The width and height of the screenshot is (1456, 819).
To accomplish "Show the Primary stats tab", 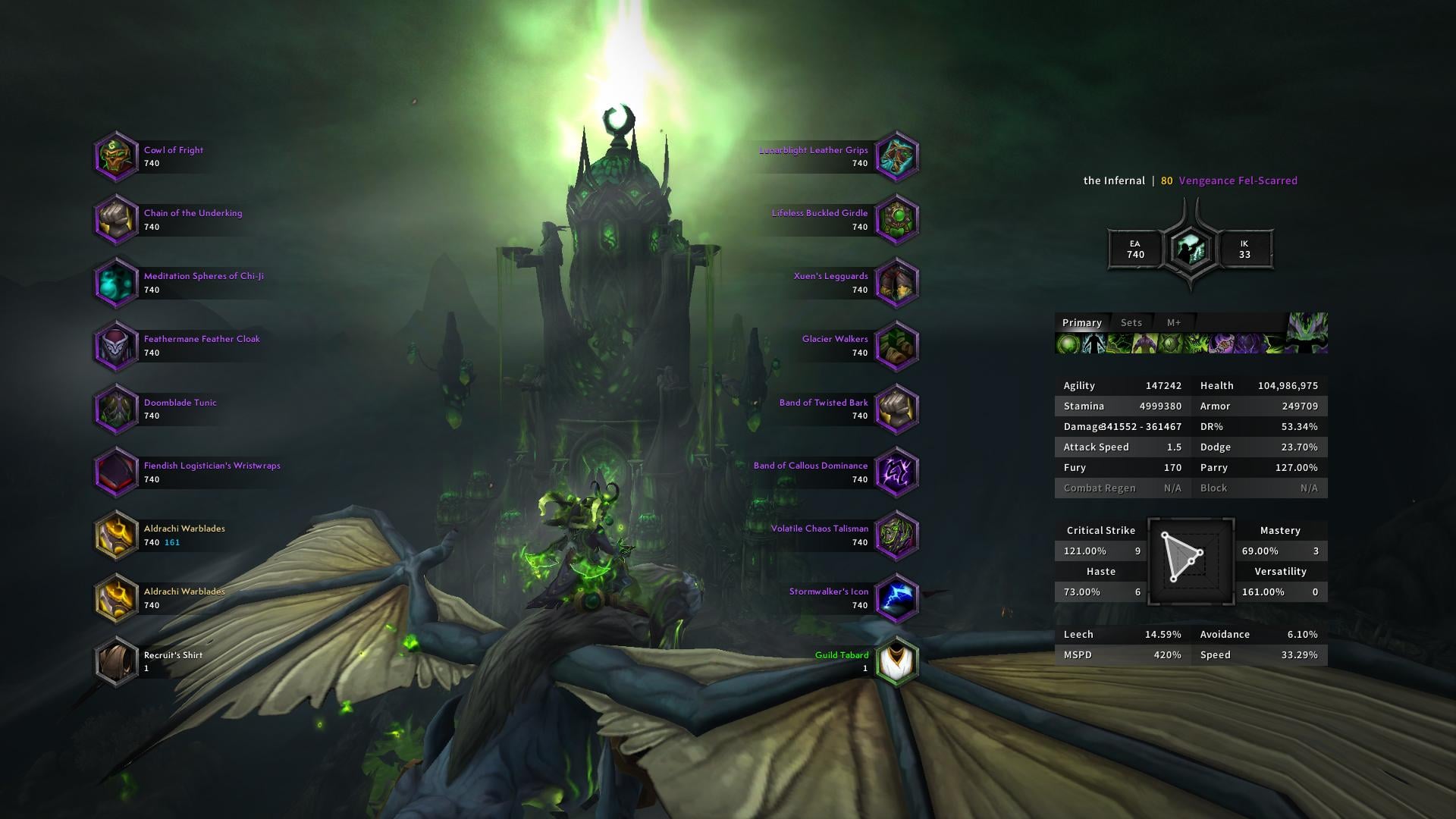I will point(1081,322).
